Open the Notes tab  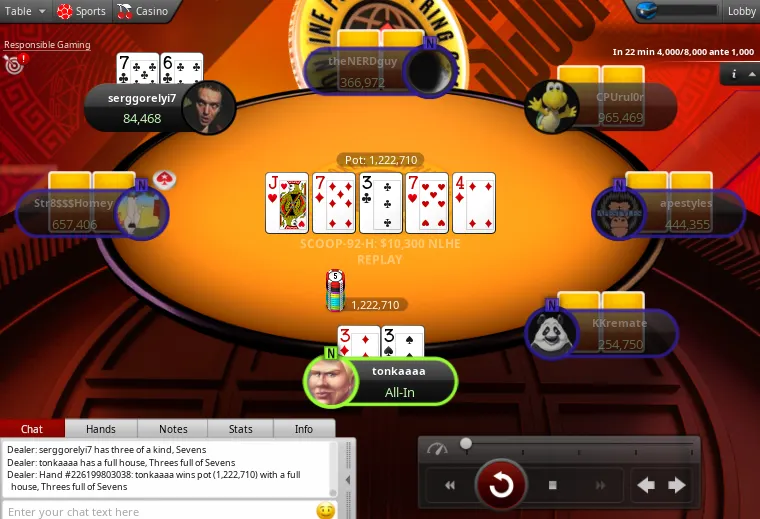pos(172,429)
